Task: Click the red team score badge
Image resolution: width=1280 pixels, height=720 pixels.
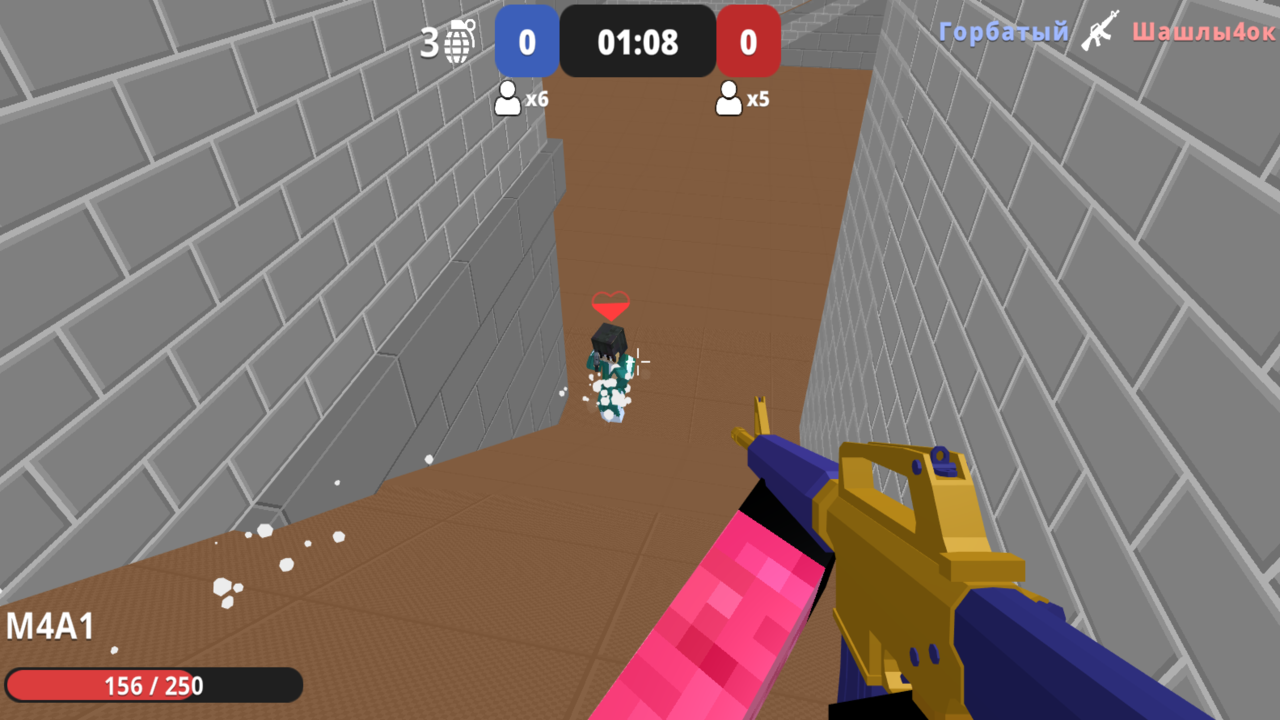Action: pos(748,40)
